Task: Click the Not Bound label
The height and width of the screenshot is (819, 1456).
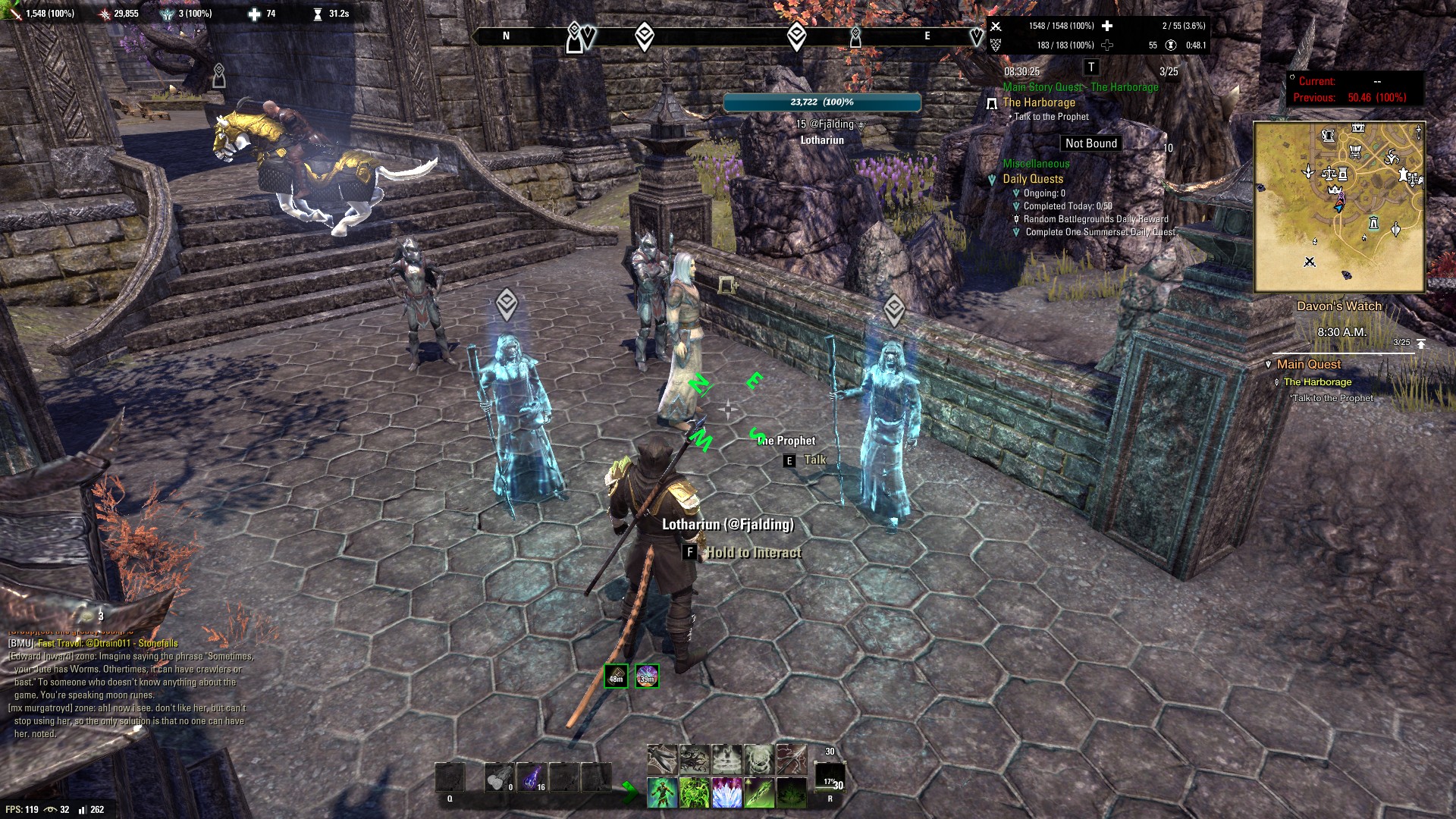Action: [1090, 143]
